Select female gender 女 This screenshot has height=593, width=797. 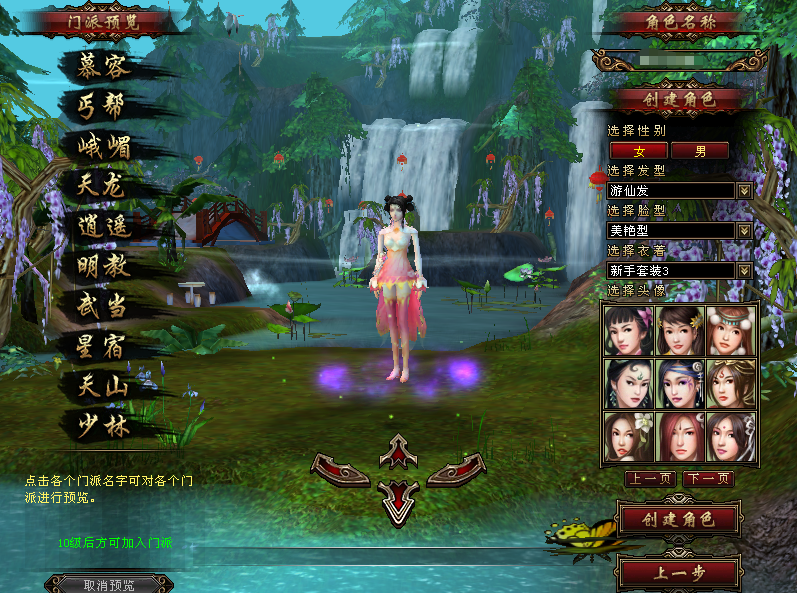click(x=638, y=151)
